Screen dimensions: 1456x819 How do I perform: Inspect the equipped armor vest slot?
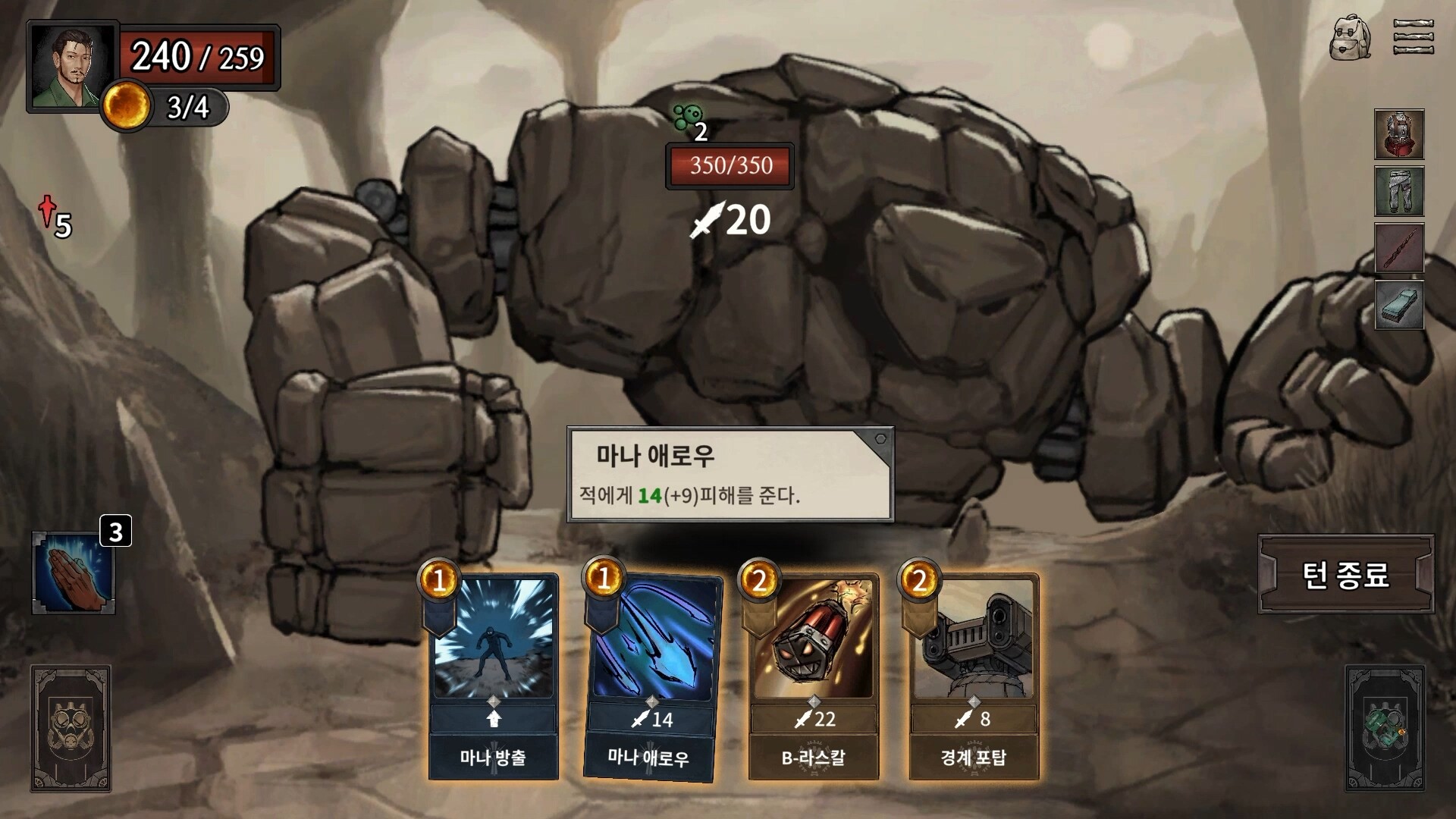[1399, 135]
